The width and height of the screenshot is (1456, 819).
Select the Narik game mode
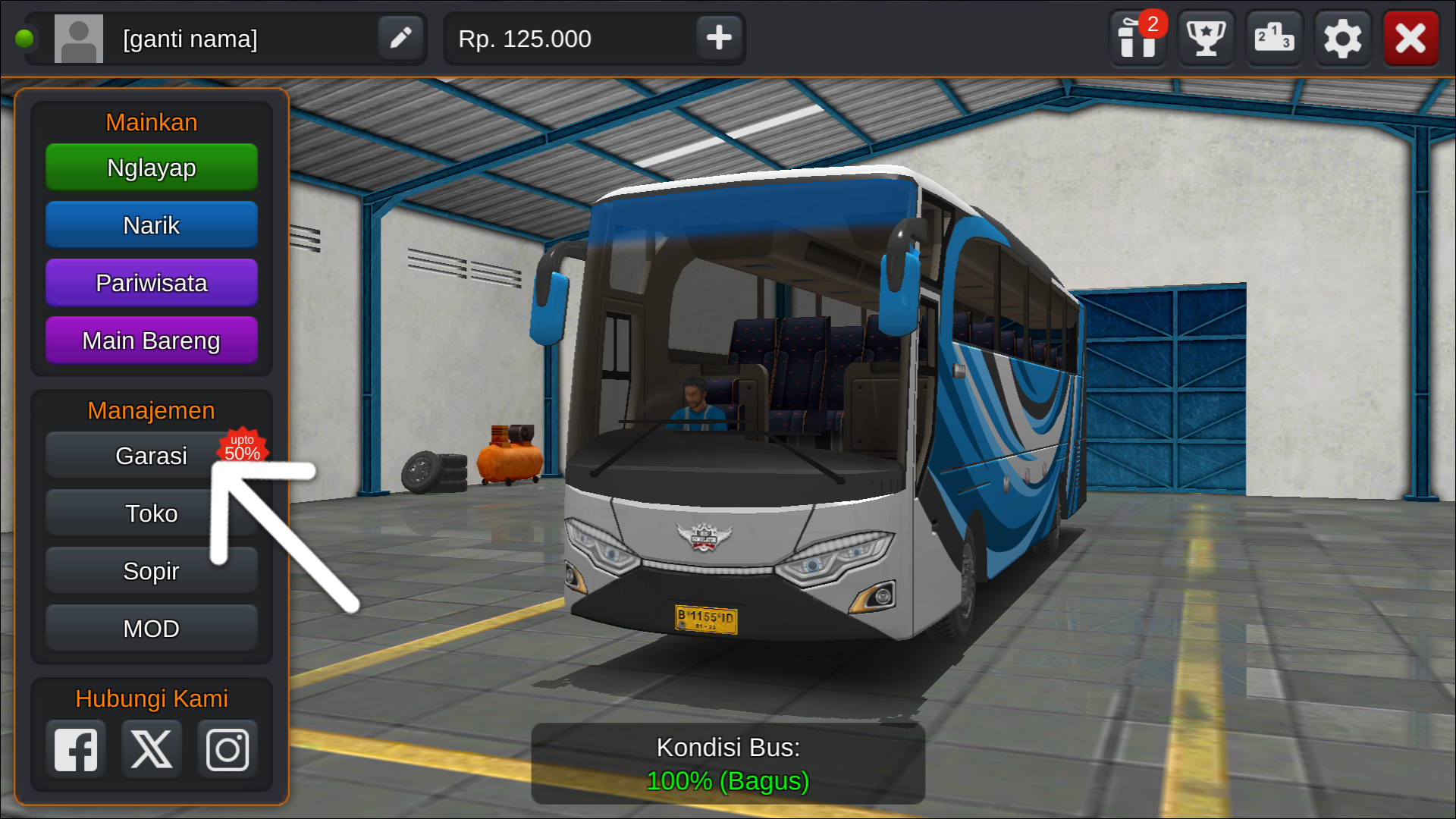(x=151, y=224)
